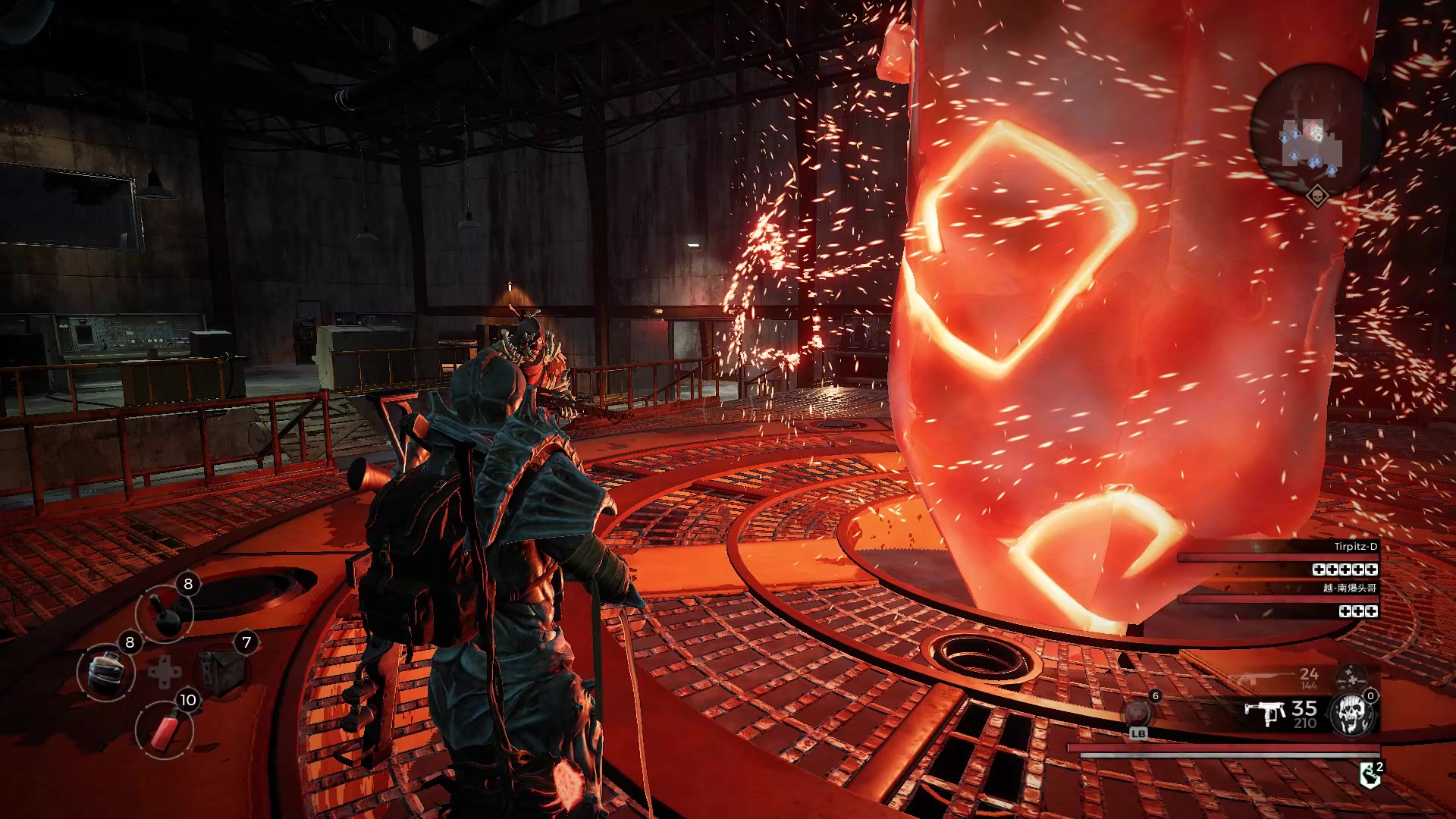
Task: Click the dimmed long gun mod icon
Action: tap(1351, 676)
